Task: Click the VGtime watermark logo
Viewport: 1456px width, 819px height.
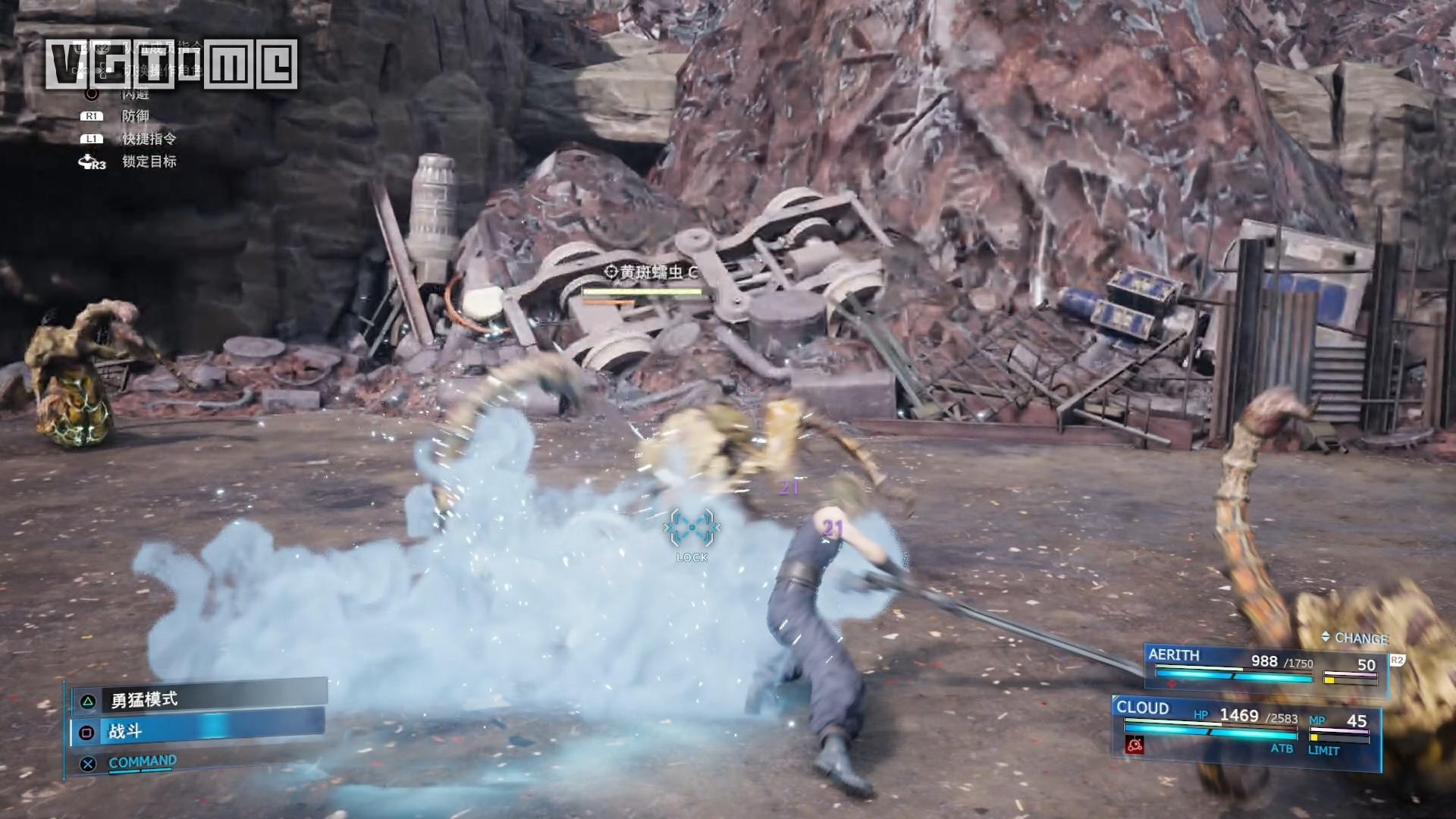Action: click(171, 64)
